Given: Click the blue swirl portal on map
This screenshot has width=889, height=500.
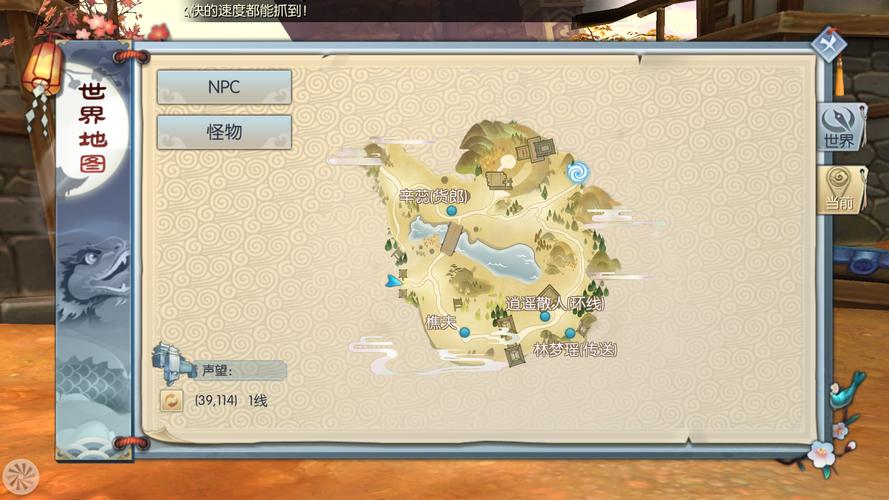Looking at the screenshot, I should (577, 173).
